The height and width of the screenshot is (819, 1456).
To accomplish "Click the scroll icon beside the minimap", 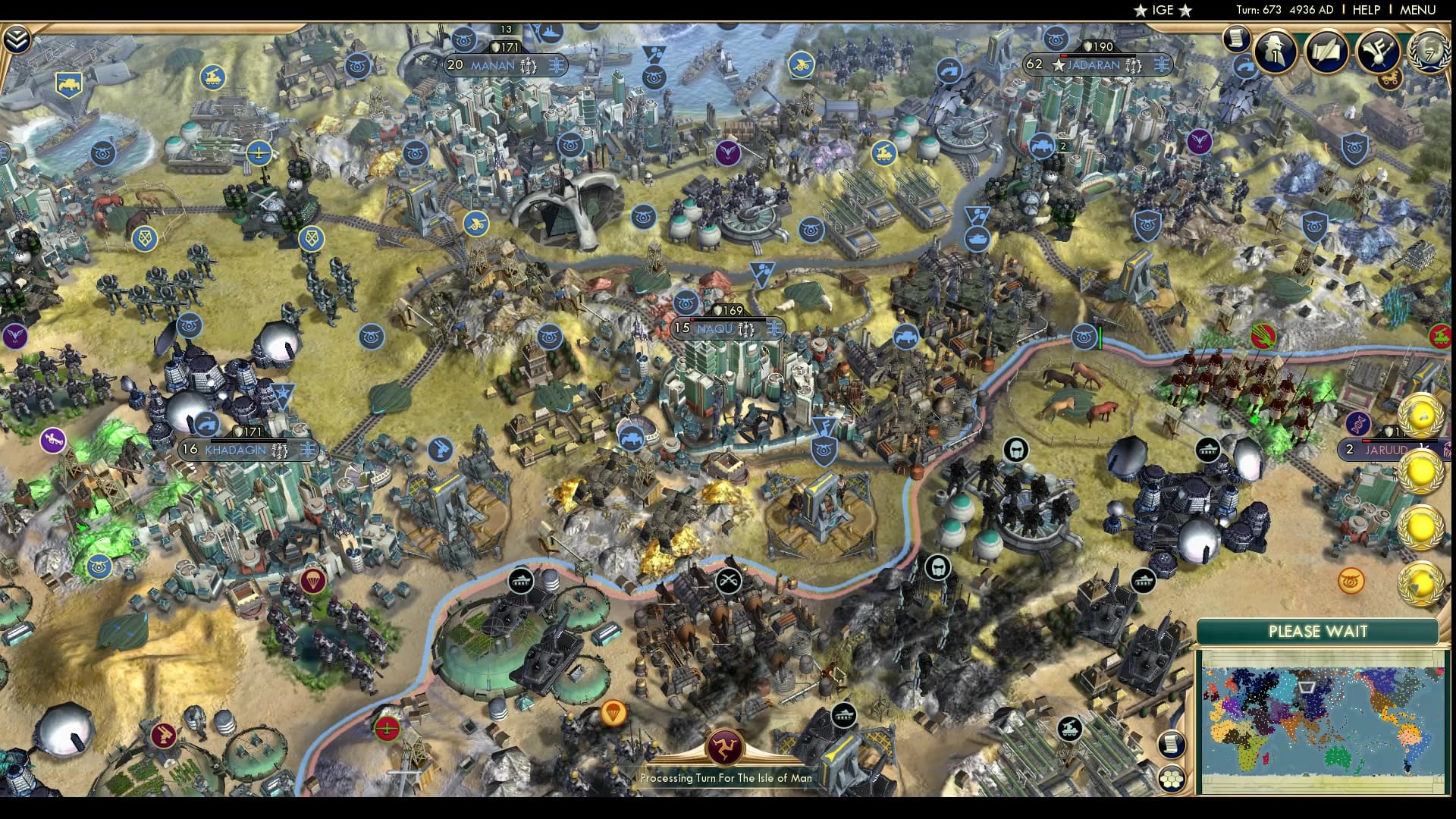I will pos(1172,743).
